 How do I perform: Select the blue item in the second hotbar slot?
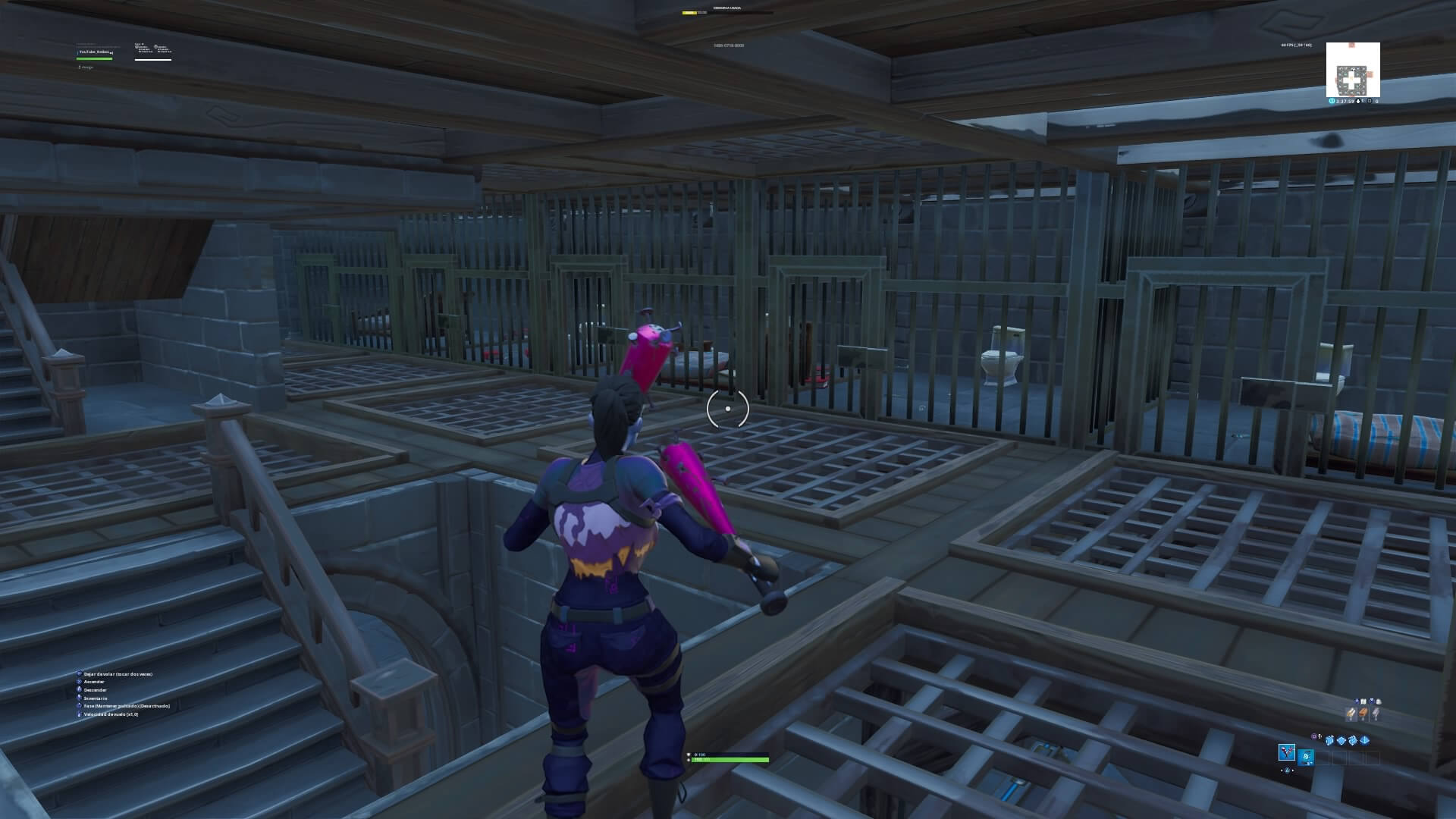1306,758
